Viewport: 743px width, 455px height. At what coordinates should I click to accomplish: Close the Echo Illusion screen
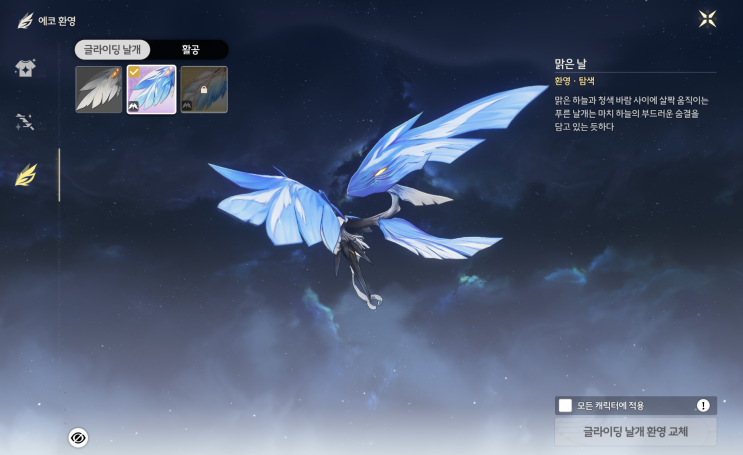707,19
